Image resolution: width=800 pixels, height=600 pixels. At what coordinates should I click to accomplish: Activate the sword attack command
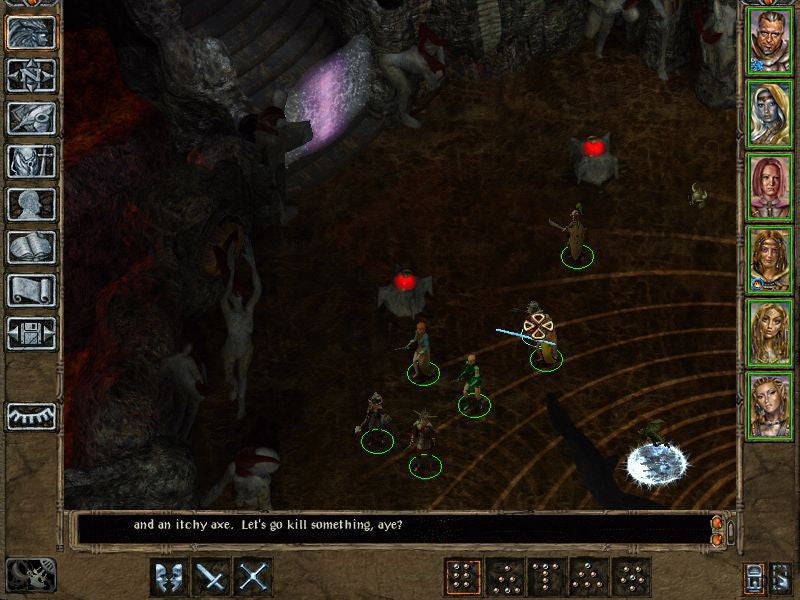pyautogui.click(x=211, y=577)
